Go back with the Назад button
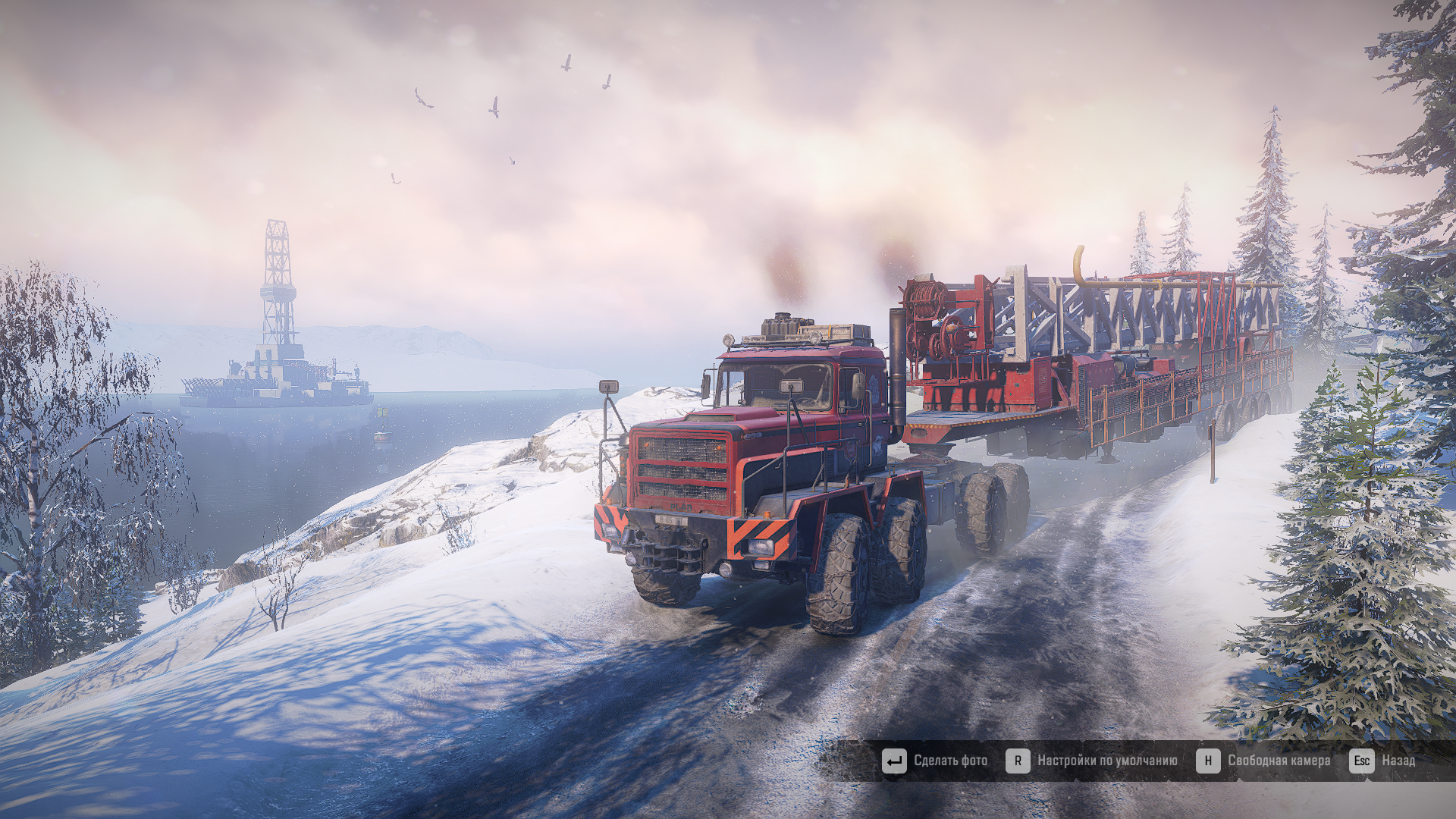The height and width of the screenshot is (819, 1456). click(x=1382, y=761)
